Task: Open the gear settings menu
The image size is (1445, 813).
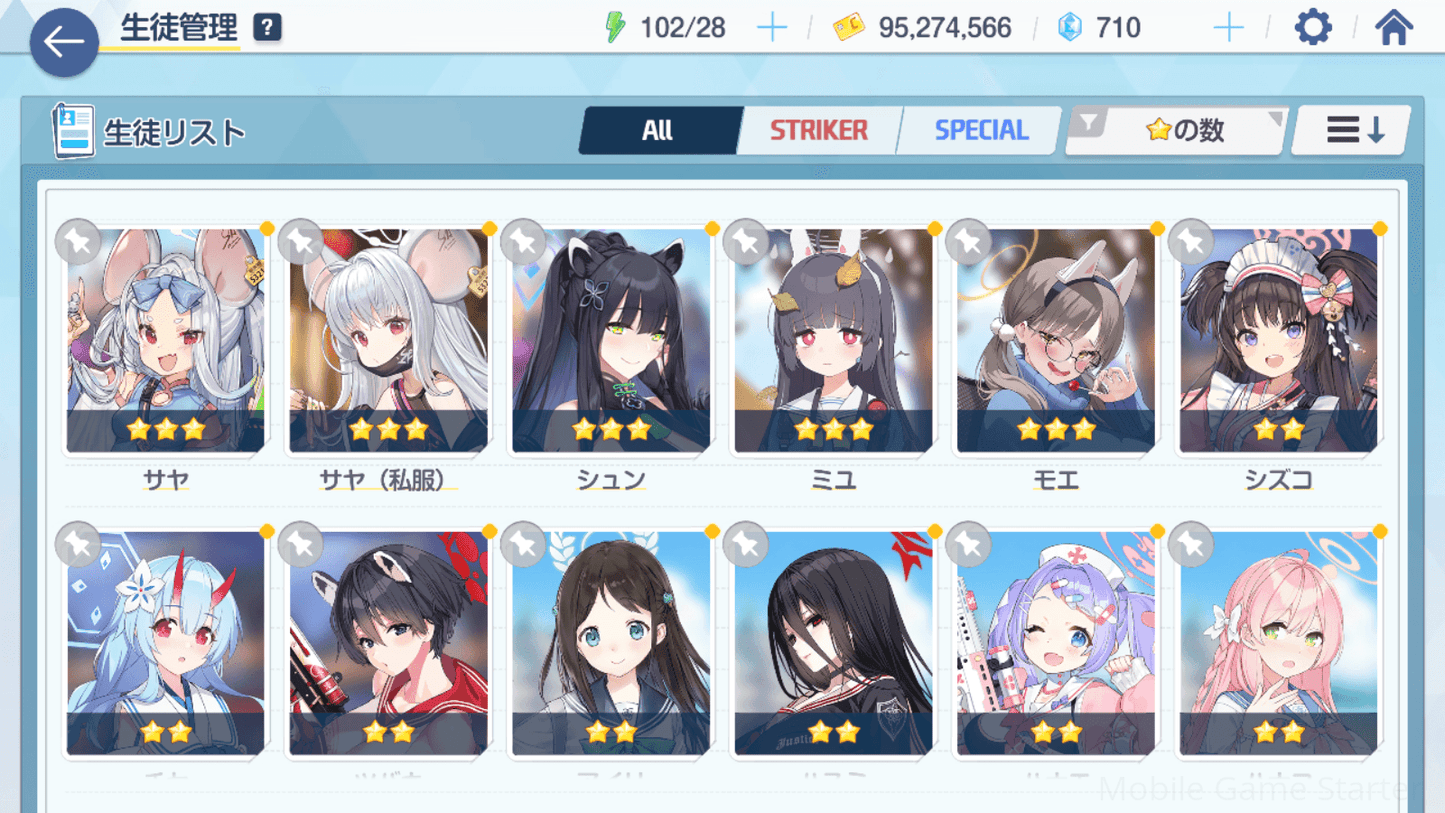Action: tap(1313, 28)
